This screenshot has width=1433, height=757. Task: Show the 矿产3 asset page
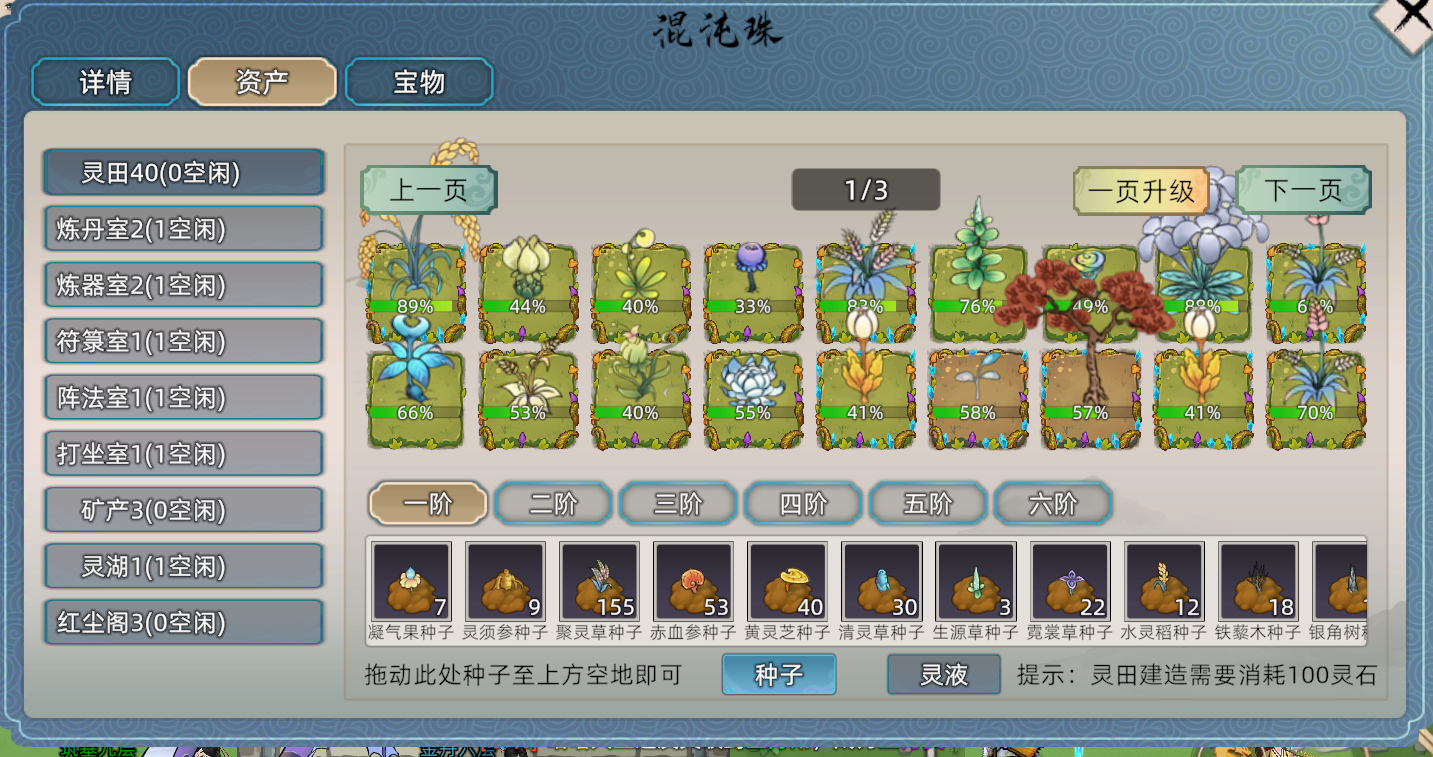click(x=184, y=511)
